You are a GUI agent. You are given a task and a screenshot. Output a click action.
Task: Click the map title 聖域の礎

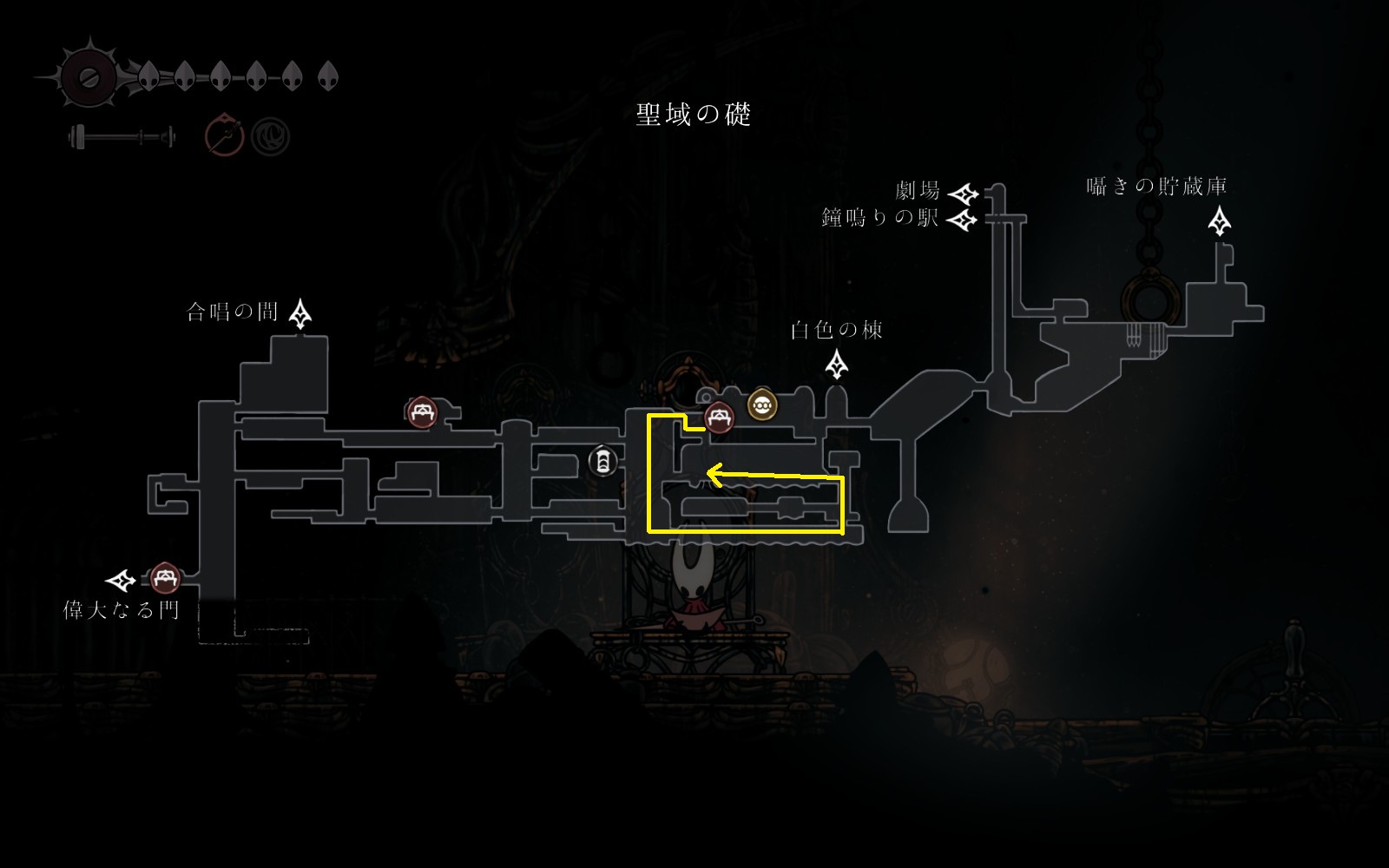pos(693,115)
